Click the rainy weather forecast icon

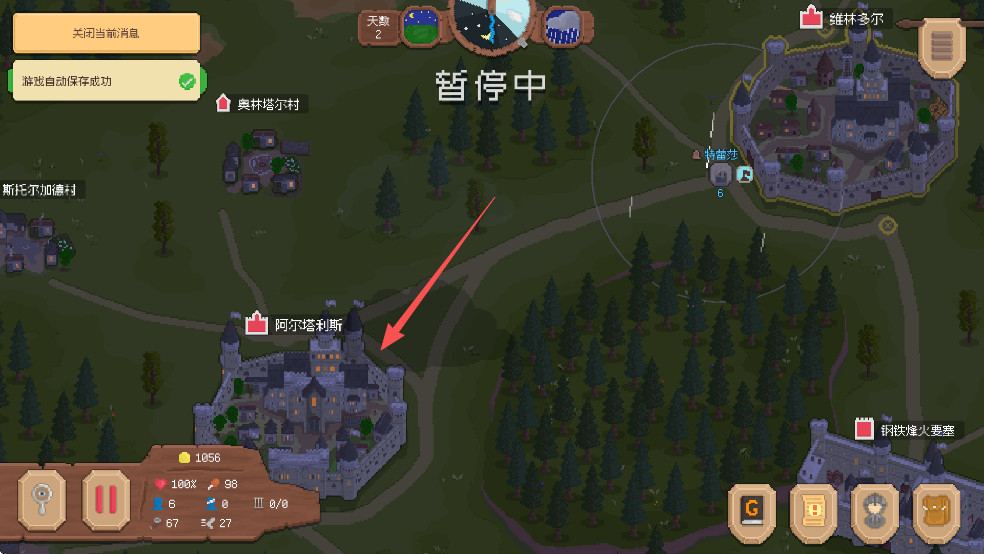coord(566,25)
